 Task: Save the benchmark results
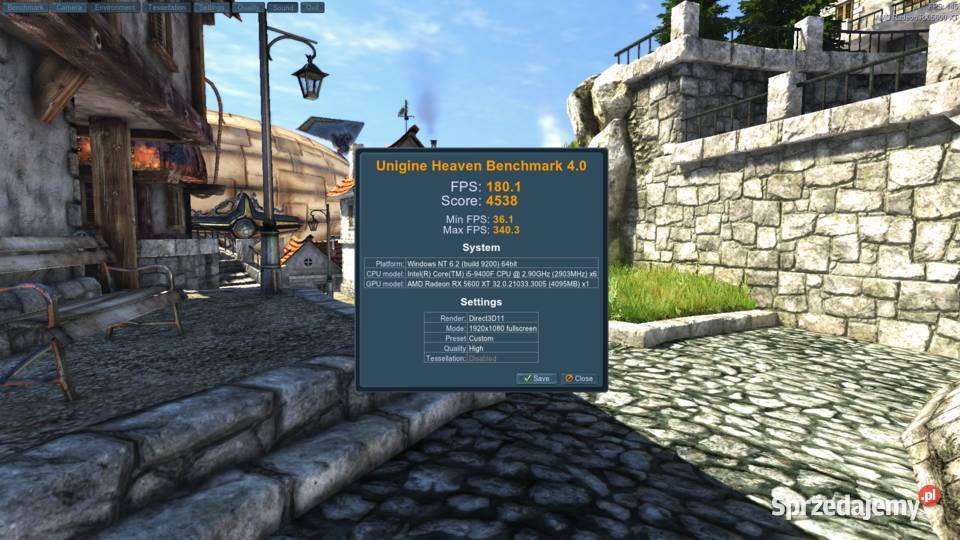[x=536, y=378]
